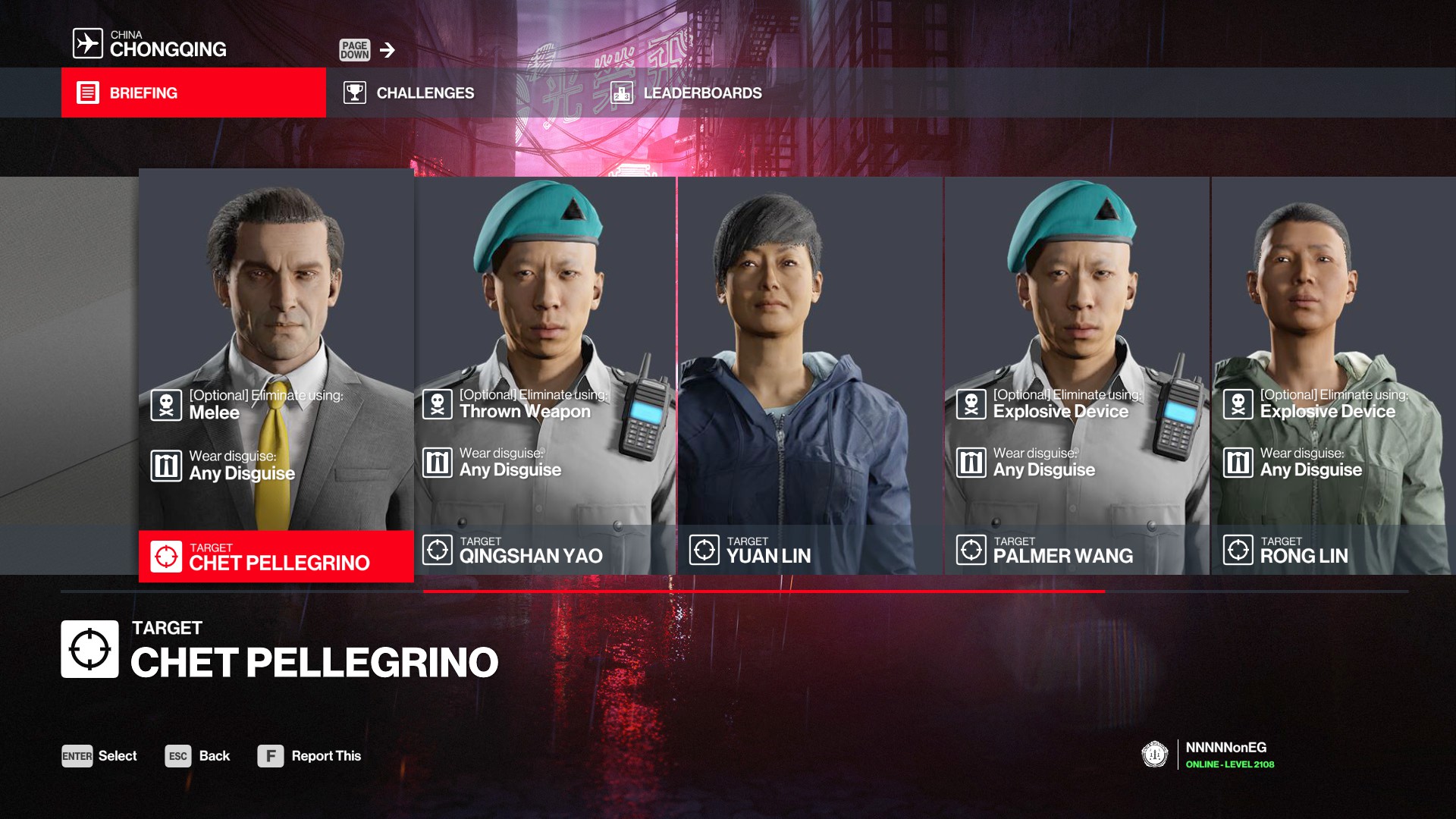Click the next page arrow

pyautogui.click(x=387, y=50)
